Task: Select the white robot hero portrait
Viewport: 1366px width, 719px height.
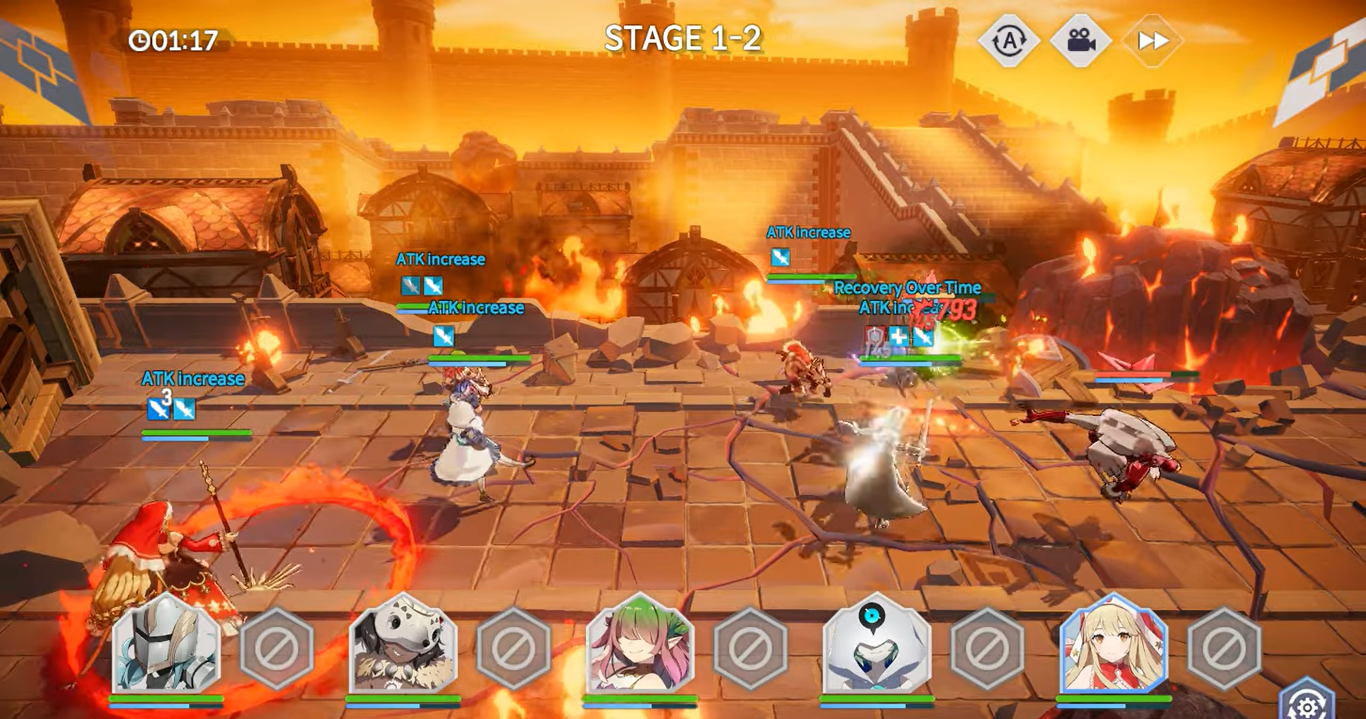Action: pyautogui.click(x=876, y=645)
